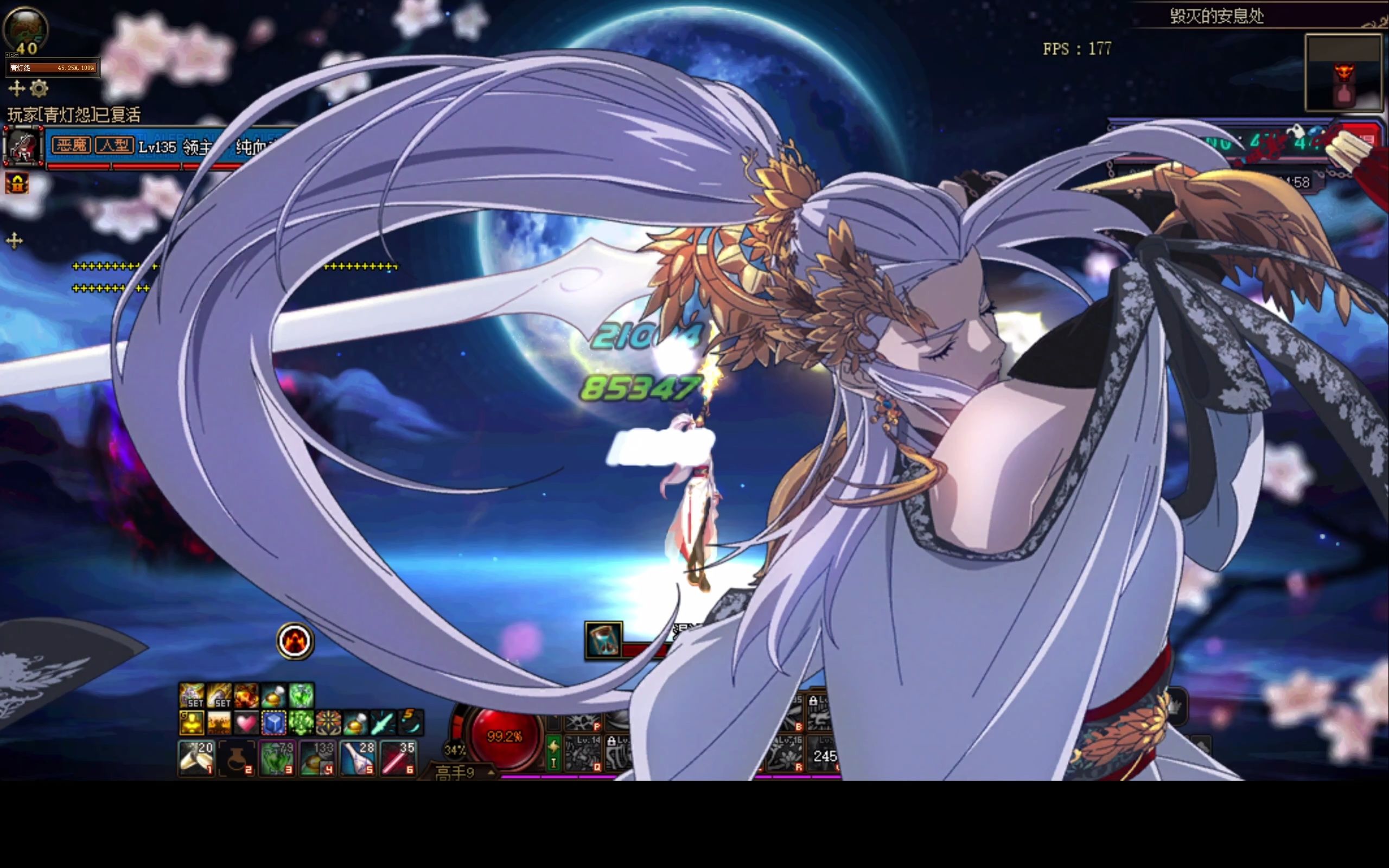Click the golden statue buff icon
The height and width of the screenshot is (868, 1389).
(192, 722)
